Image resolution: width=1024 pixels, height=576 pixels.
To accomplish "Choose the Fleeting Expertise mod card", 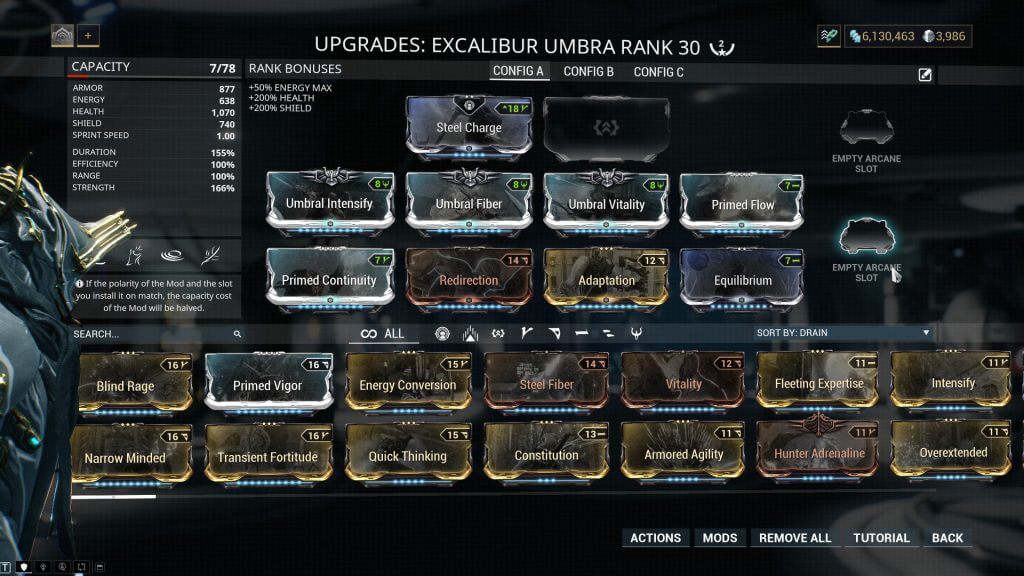I will pos(819,383).
